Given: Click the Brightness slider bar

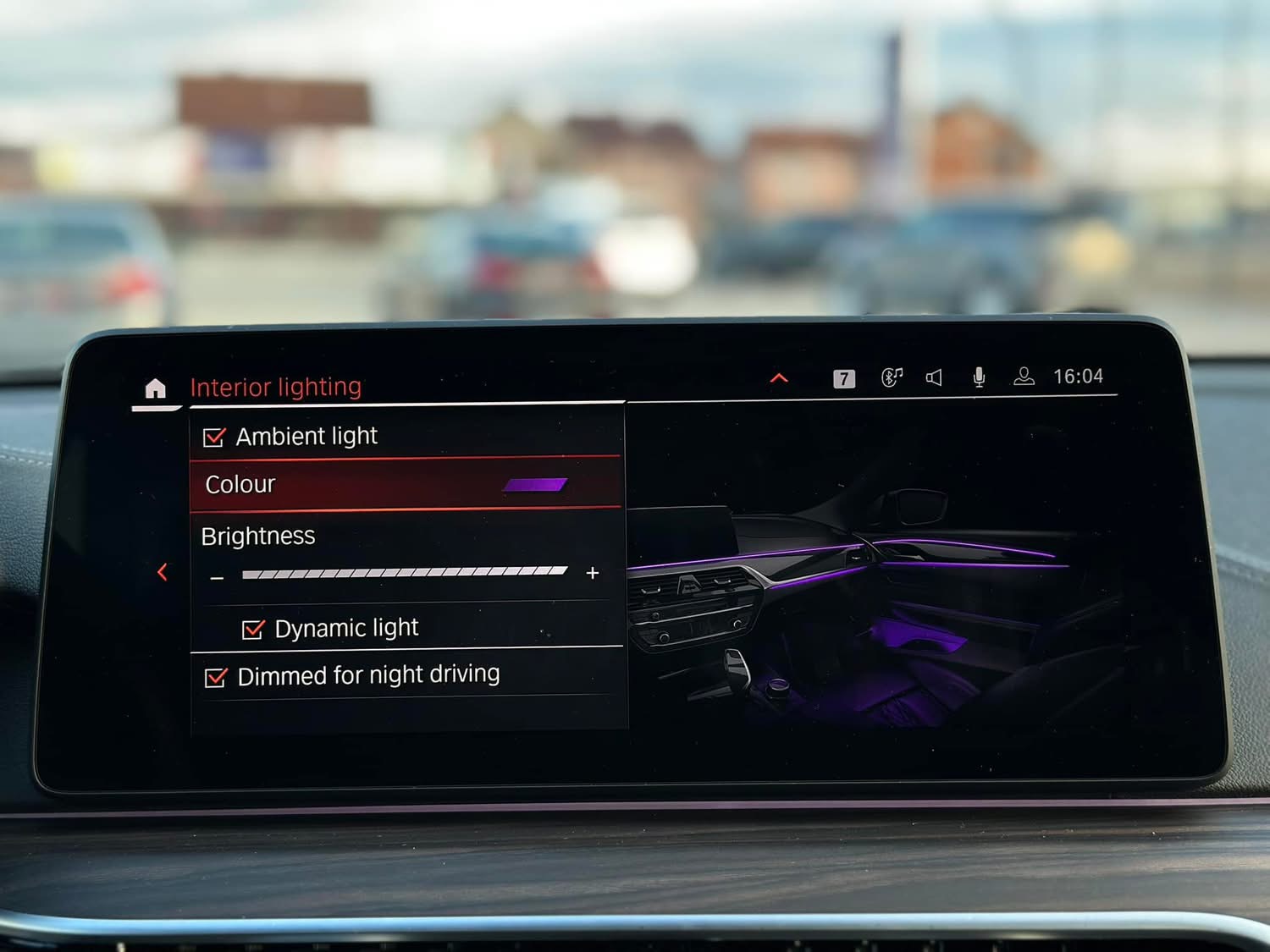Looking at the screenshot, I should pos(404,573).
